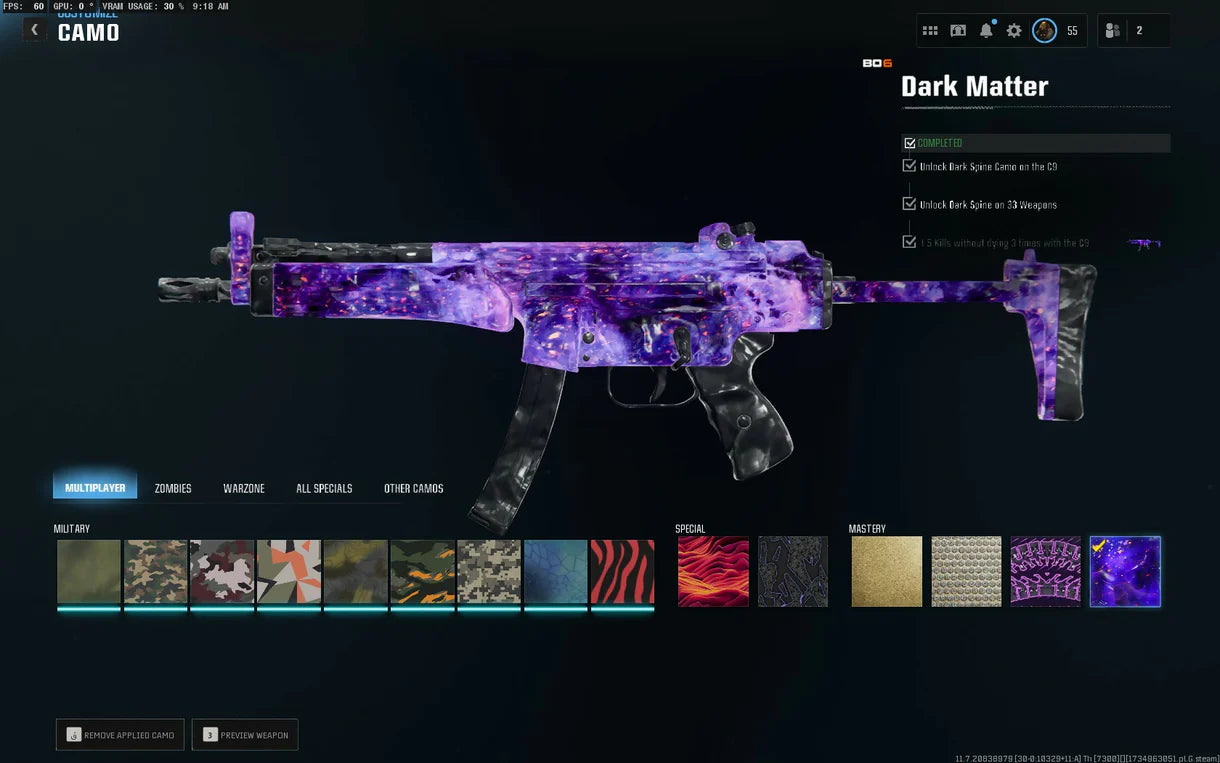This screenshot has width=1220, height=763.
Task: Open the notifications bell
Action: click(x=986, y=31)
